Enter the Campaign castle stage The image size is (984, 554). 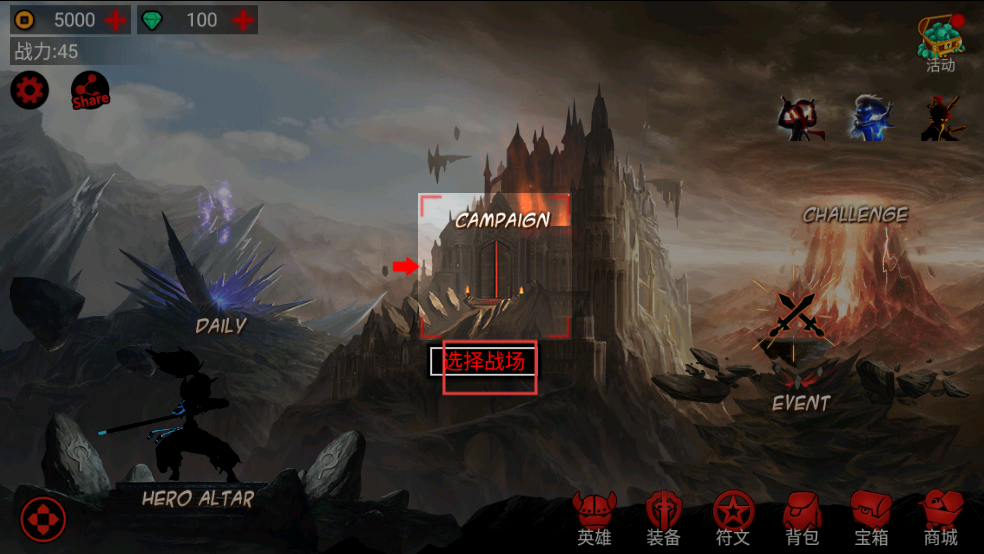point(495,265)
